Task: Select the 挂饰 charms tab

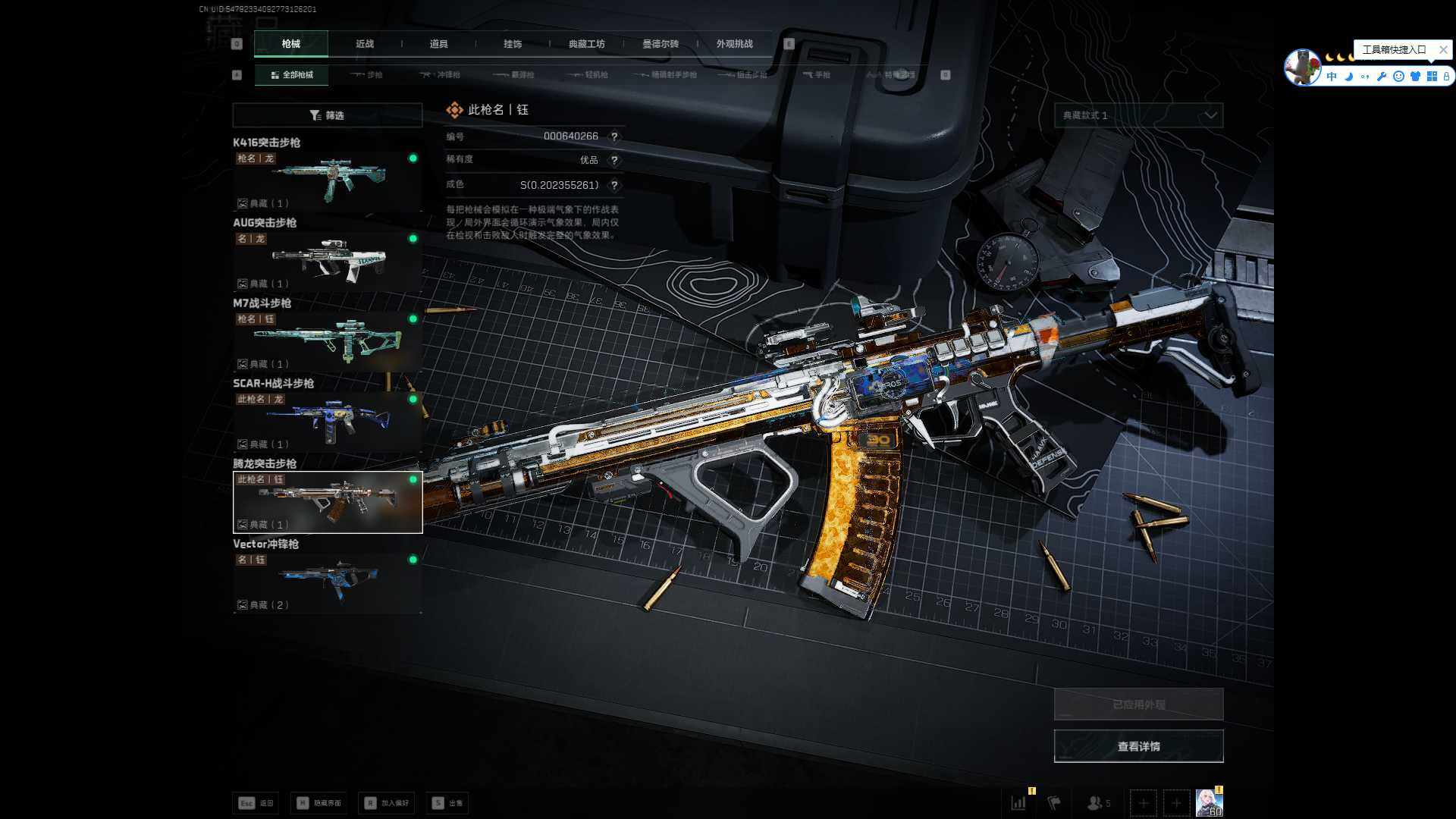Action: [x=513, y=44]
